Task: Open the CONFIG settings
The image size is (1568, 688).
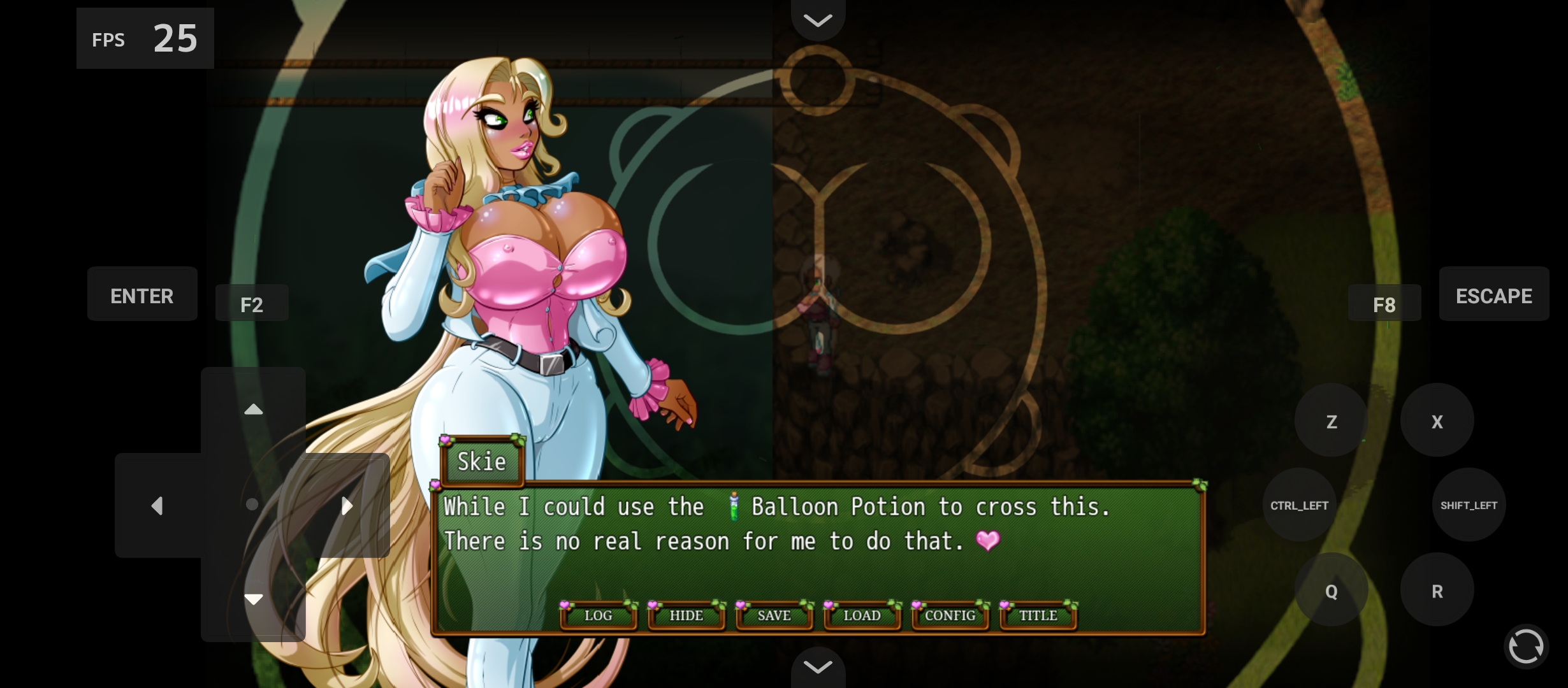Action: [x=950, y=615]
